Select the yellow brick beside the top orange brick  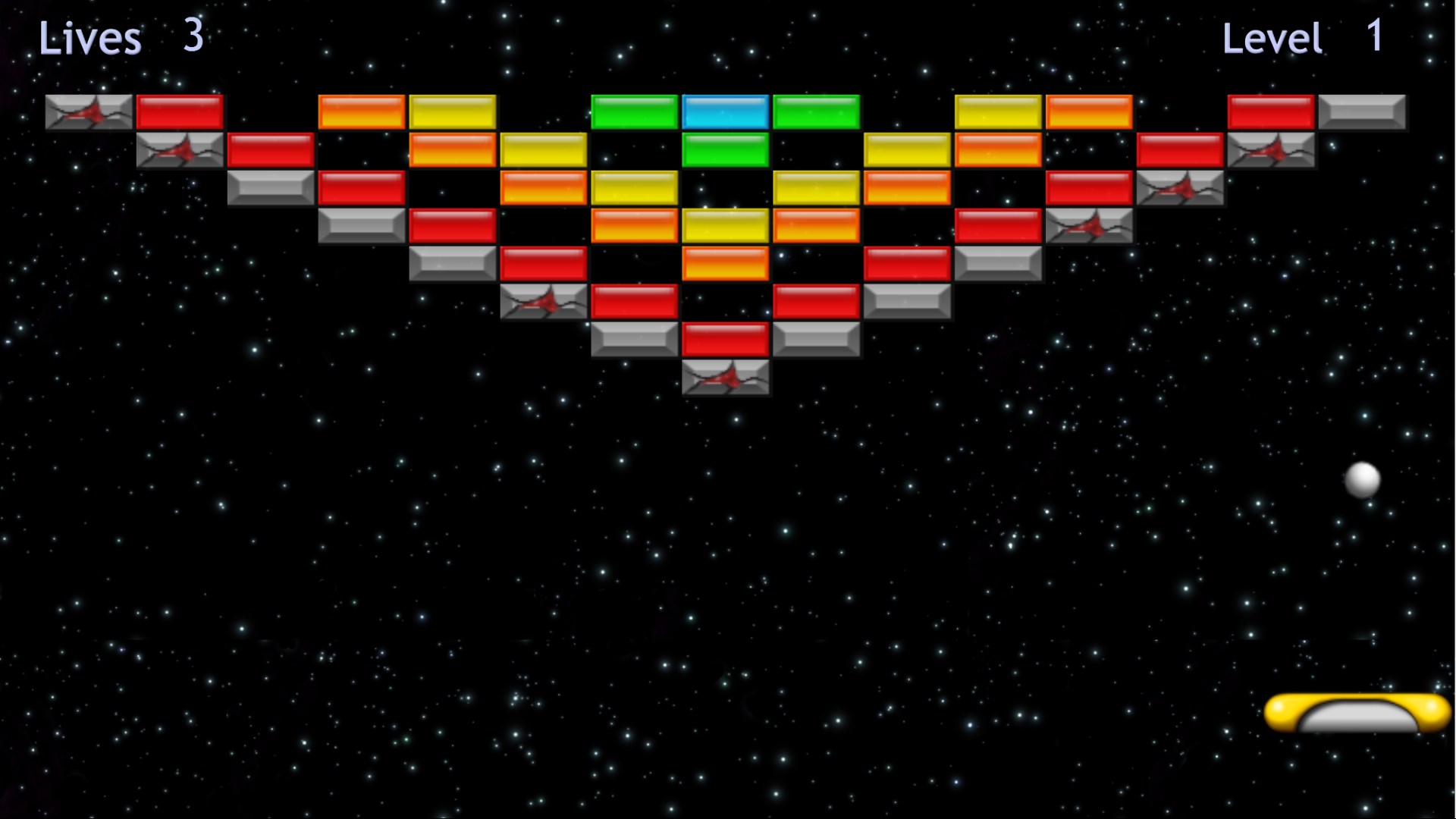coord(450,111)
